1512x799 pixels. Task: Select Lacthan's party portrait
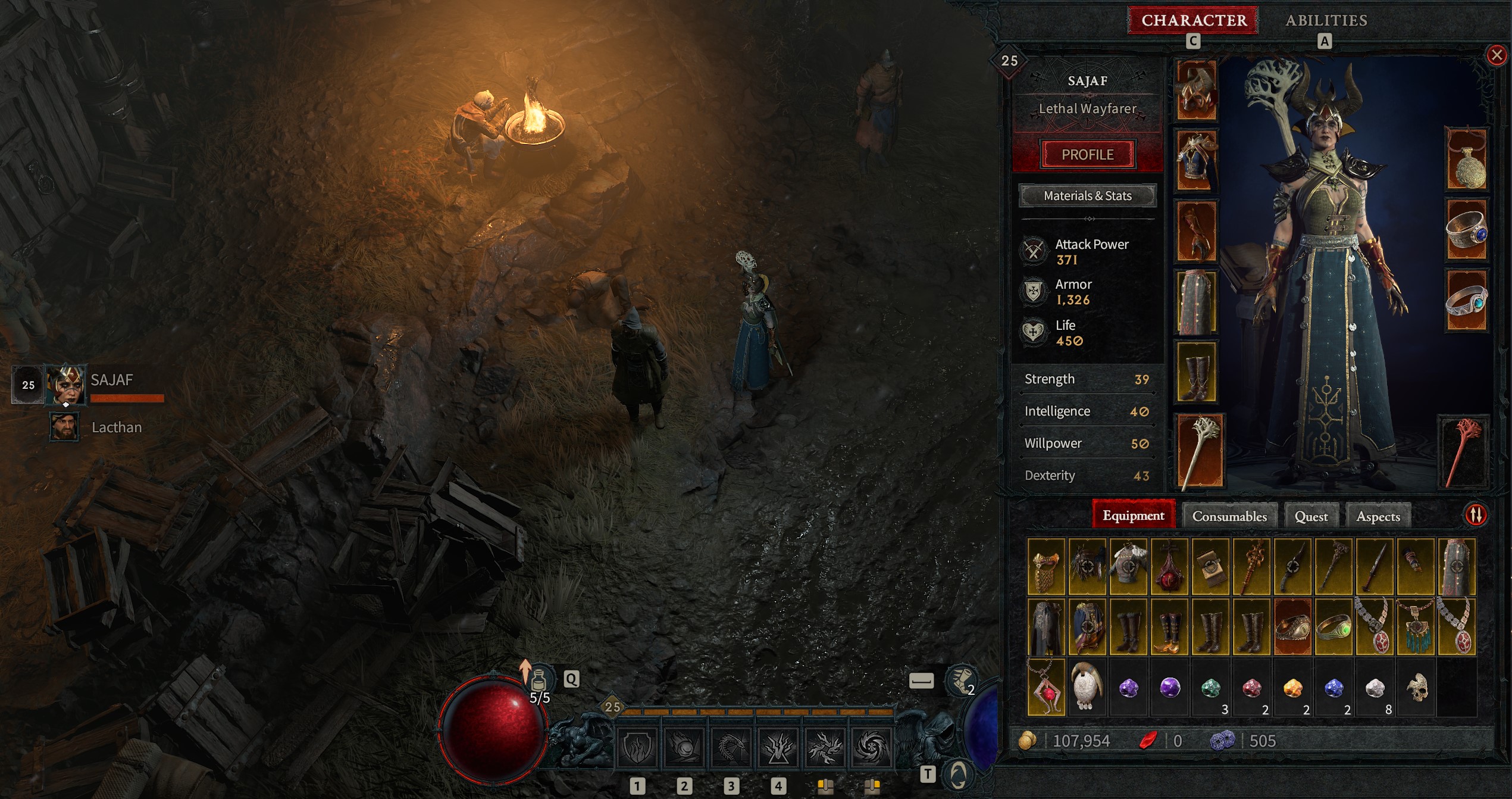pyautogui.click(x=64, y=427)
